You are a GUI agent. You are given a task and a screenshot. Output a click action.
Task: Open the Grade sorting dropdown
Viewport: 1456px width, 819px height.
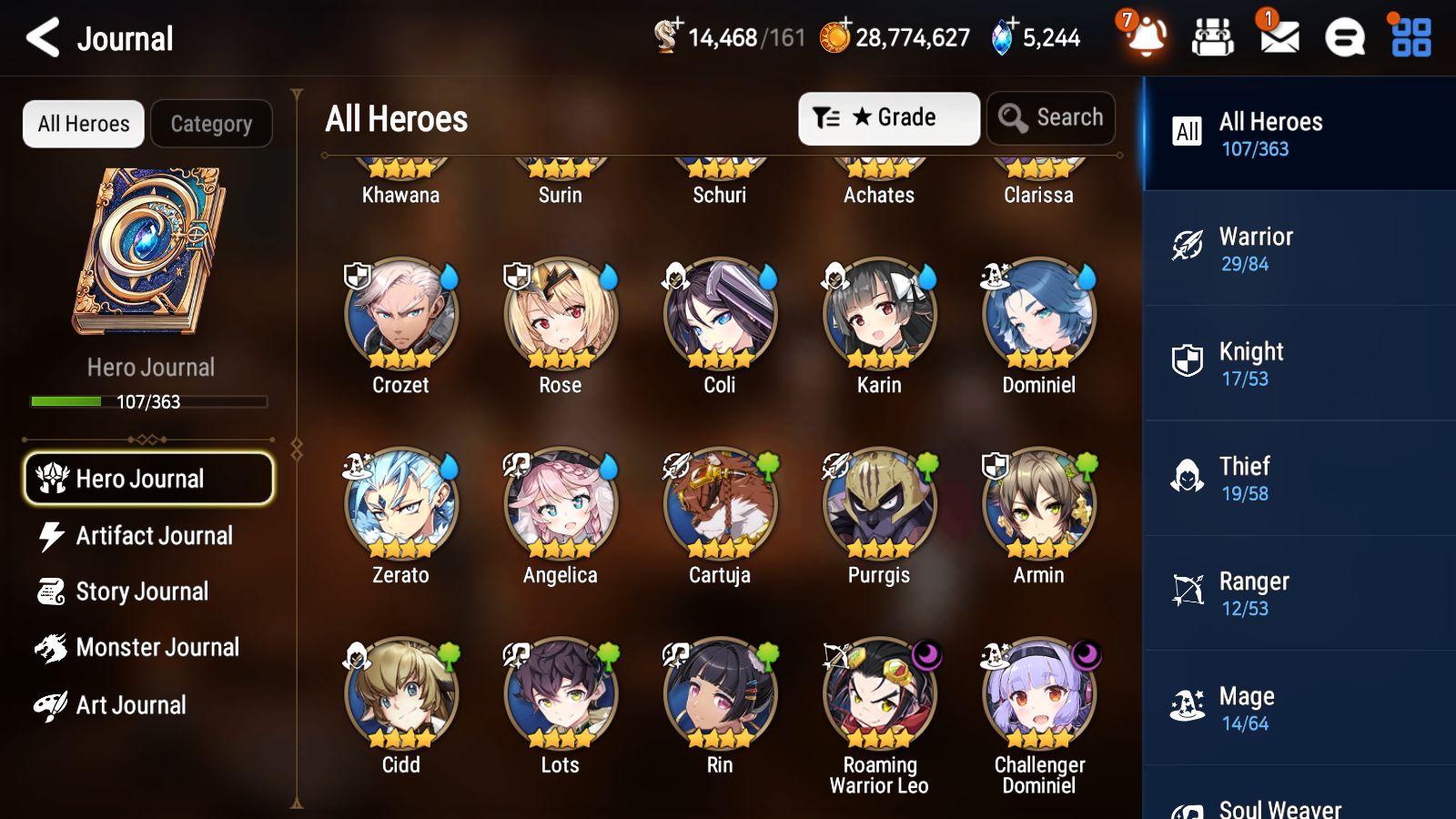click(888, 117)
